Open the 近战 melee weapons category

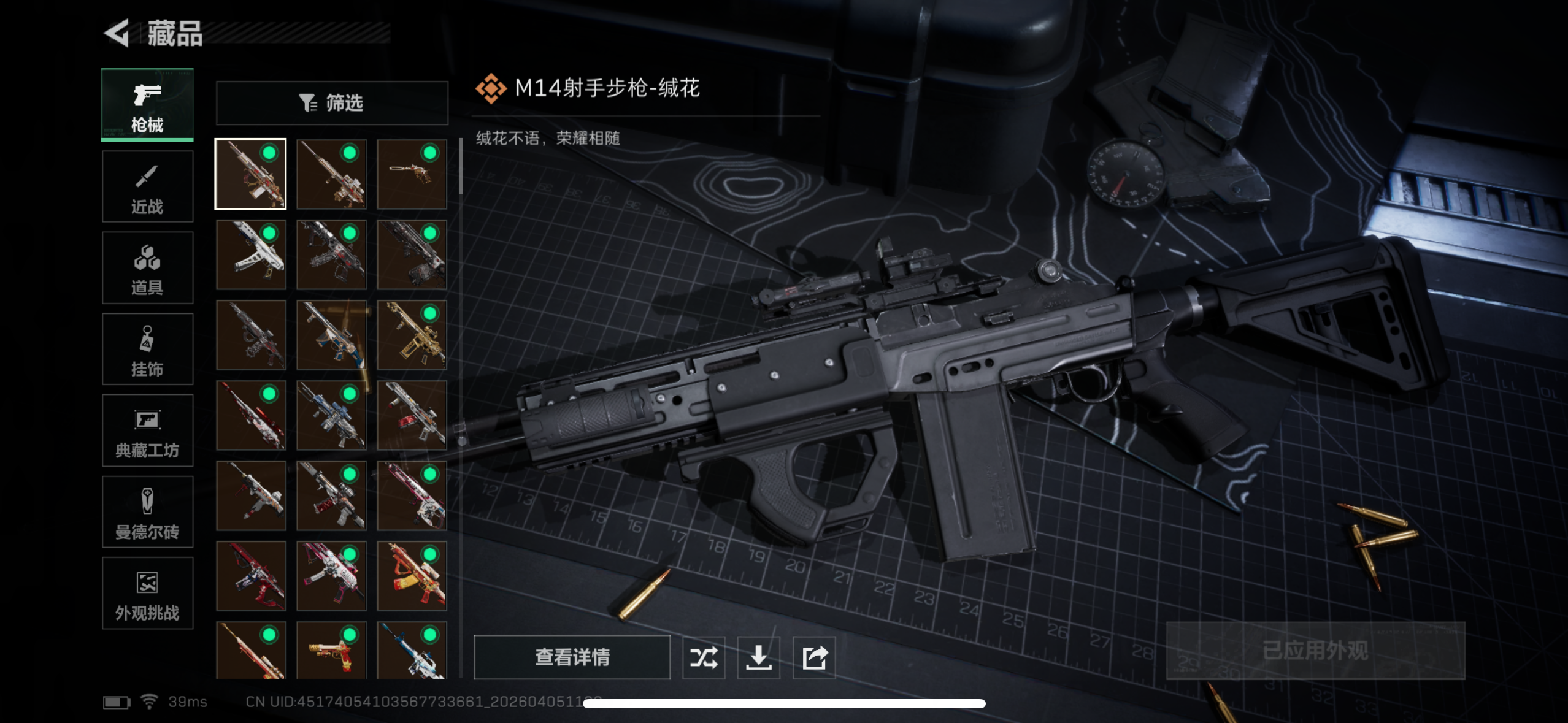[x=147, y=186]
